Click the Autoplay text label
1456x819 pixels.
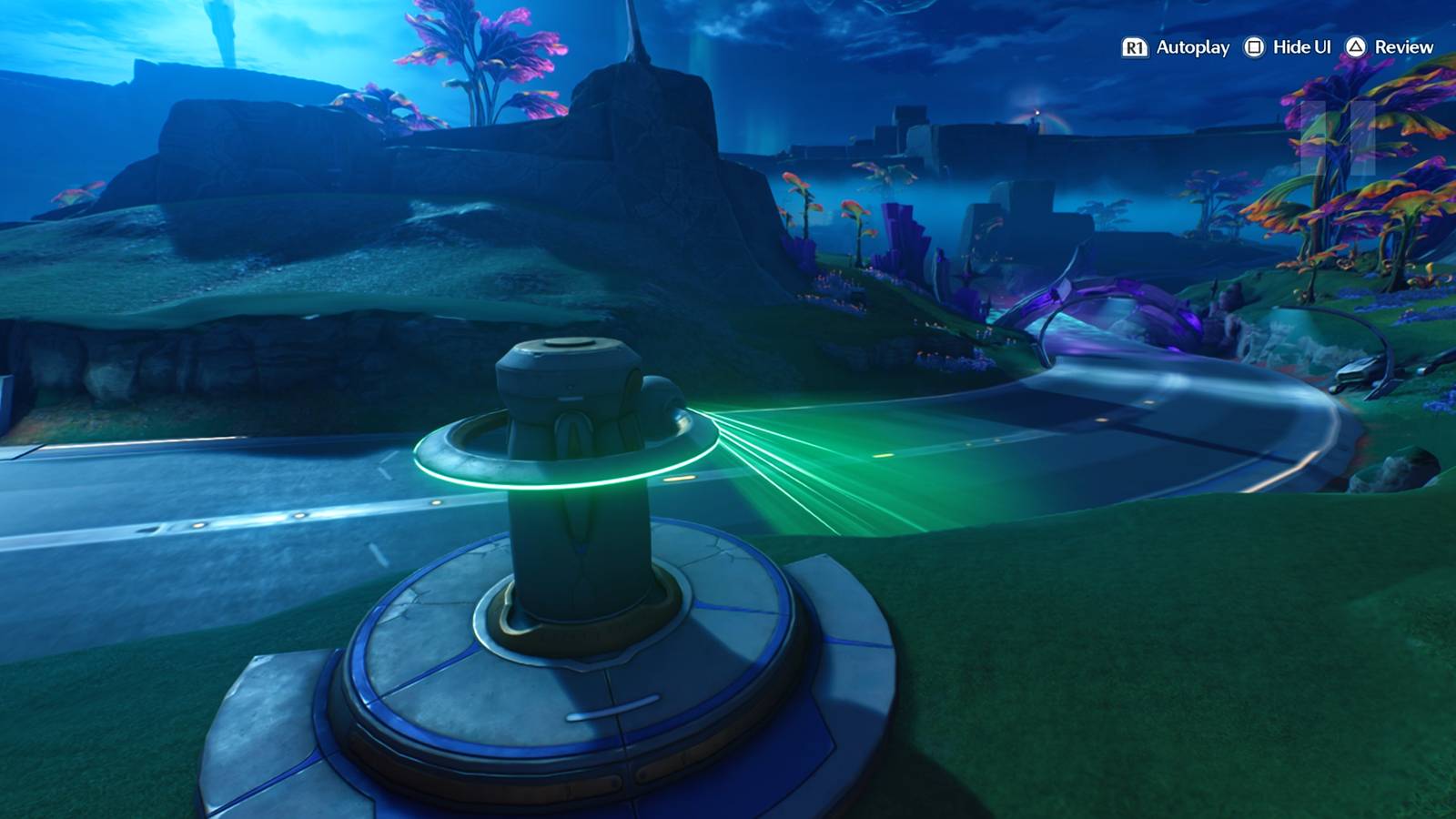point(1194,47)
